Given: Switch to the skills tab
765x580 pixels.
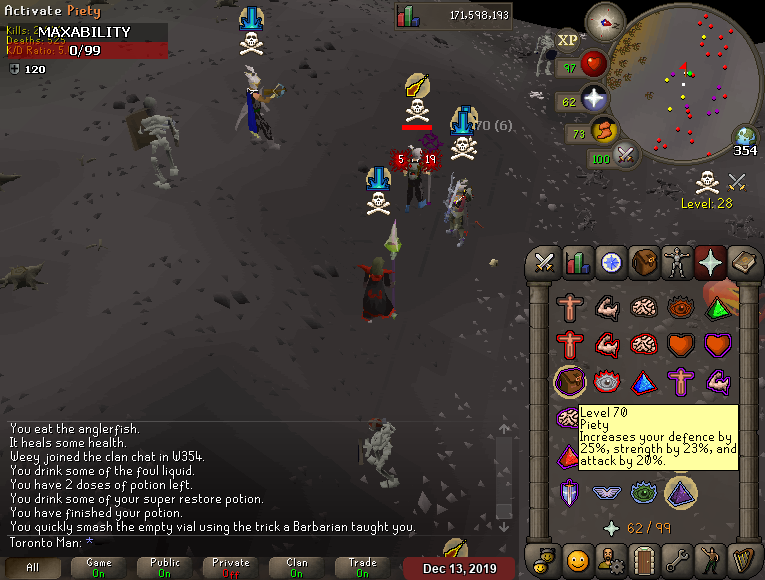Looking at the screenshot, I should 578,263.
